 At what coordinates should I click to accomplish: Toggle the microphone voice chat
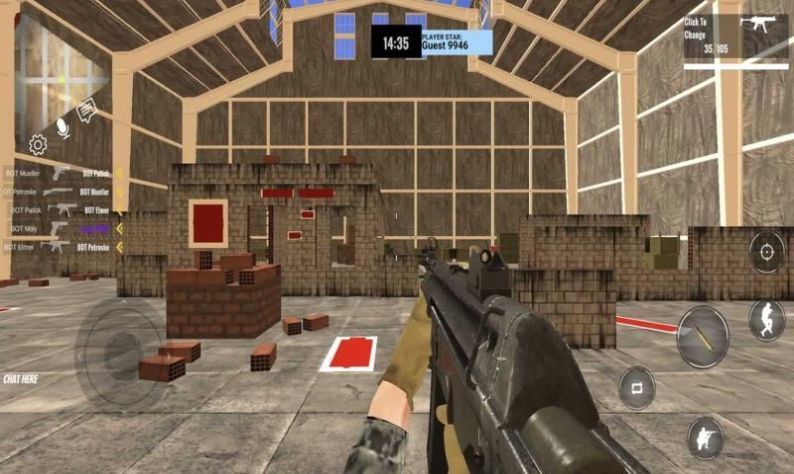(63, 127)
